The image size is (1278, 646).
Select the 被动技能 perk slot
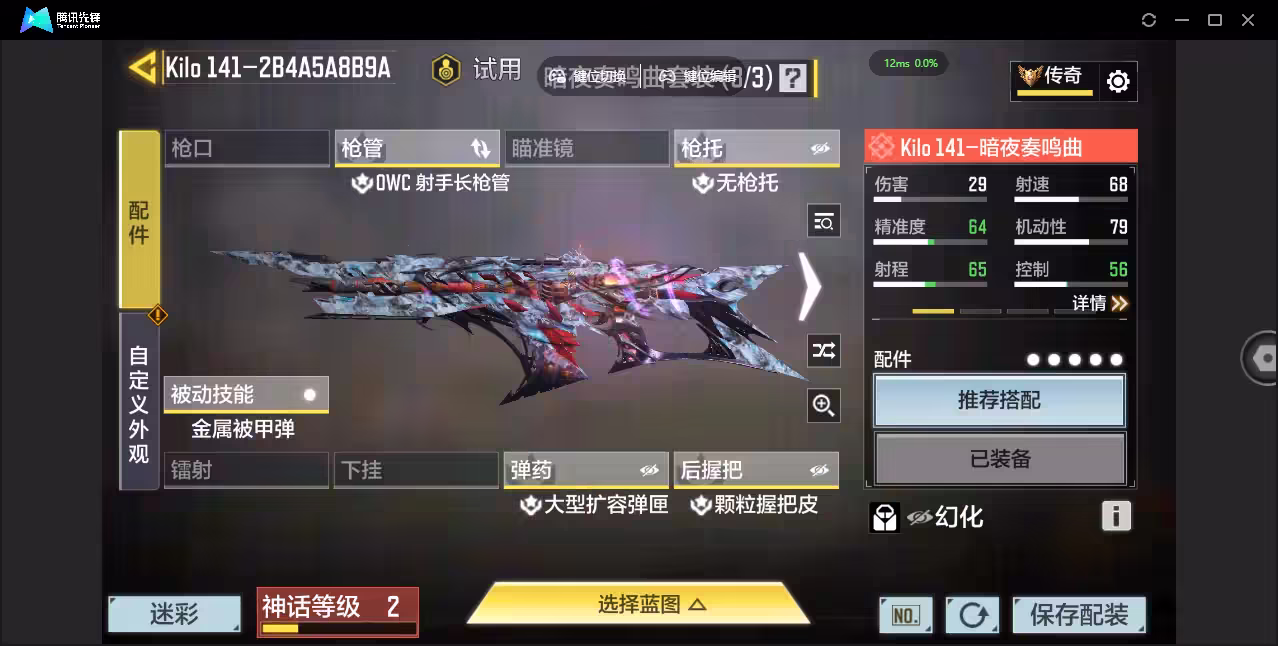(246, 394)
